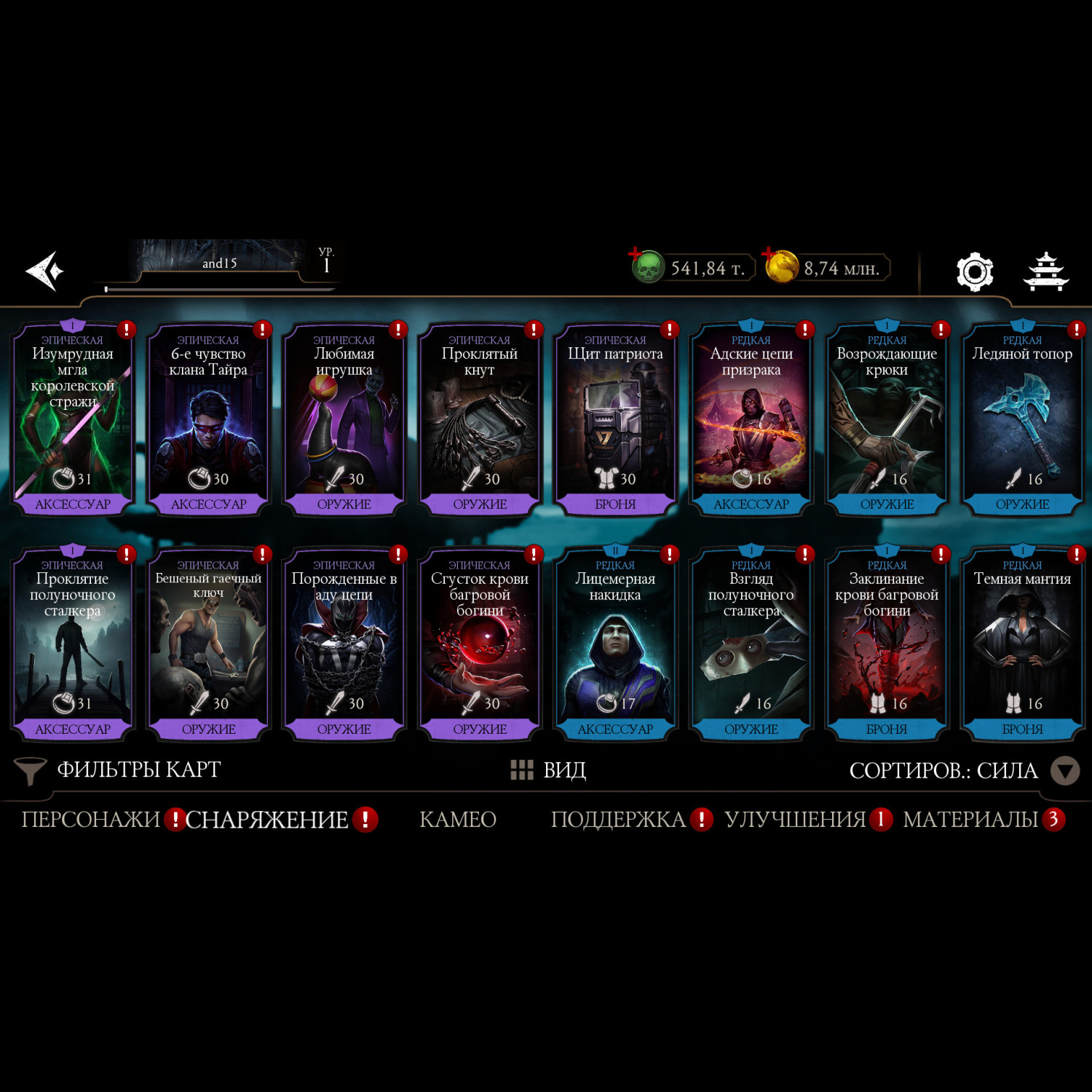1092x1092 pixels.
Task: Open the ПОДДЕРЖКА tab
Action: click(618, 820)
